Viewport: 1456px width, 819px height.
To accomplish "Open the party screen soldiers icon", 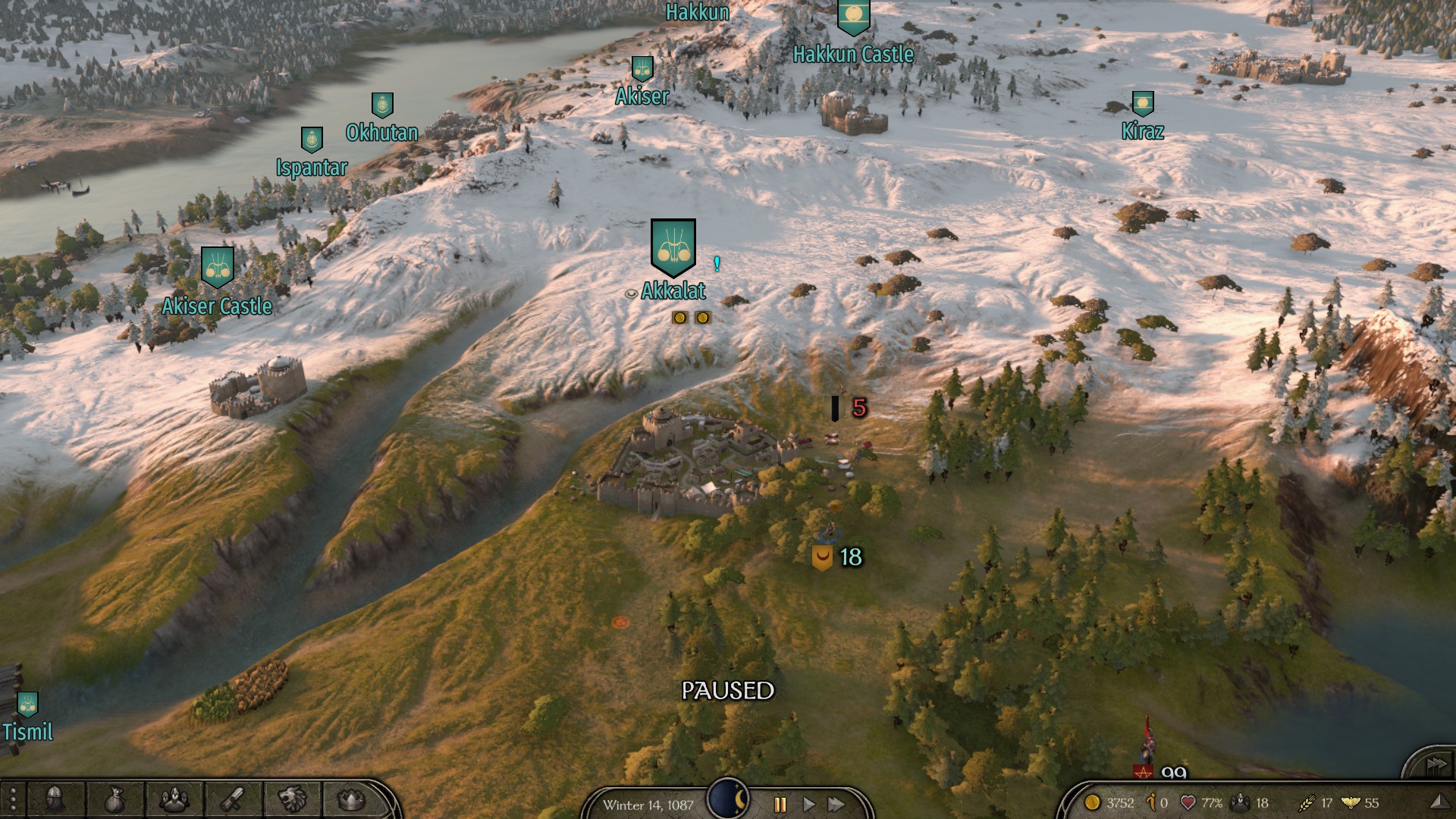I will pyautogui.click(x=174, y=799).
